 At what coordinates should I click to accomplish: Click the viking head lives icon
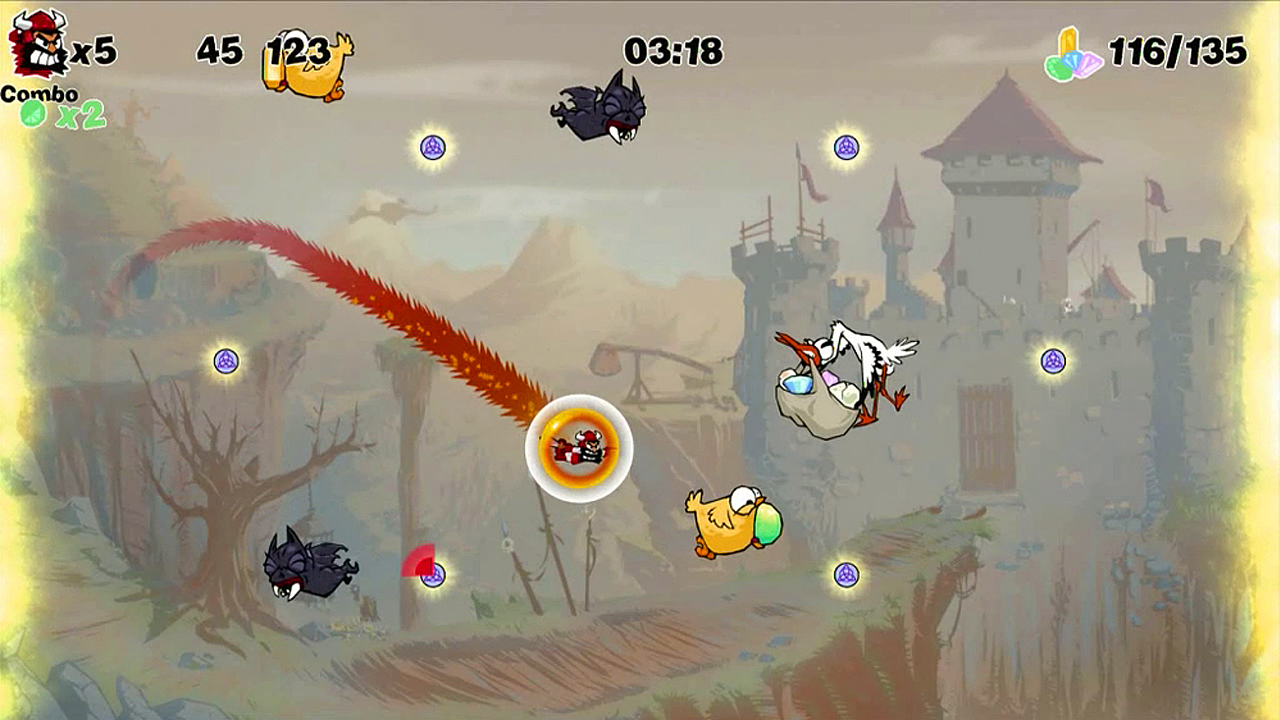37,44
